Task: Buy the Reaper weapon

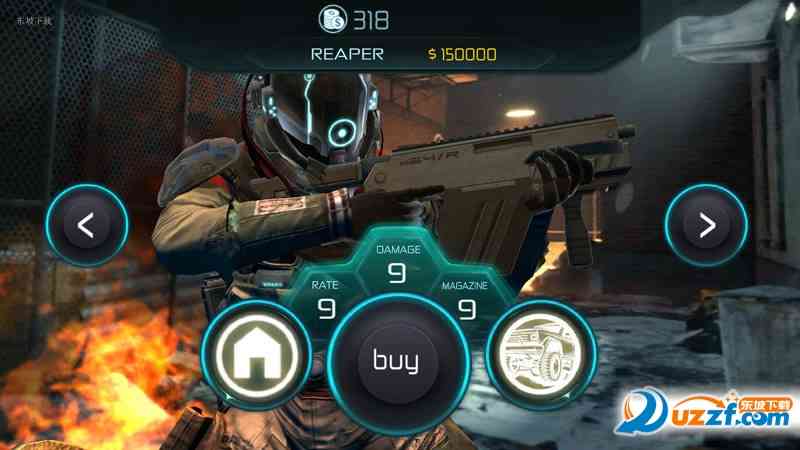Action: 396,361
